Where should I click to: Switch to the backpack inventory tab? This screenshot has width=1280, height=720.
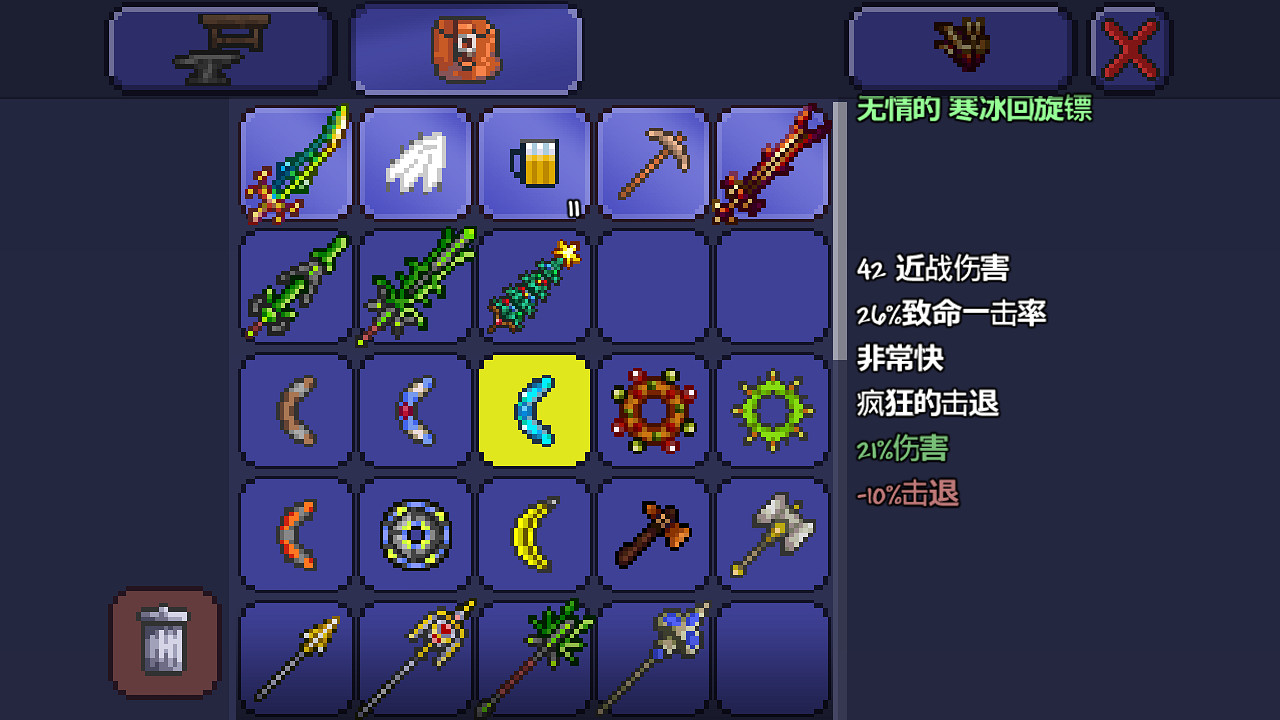[466, 47]
